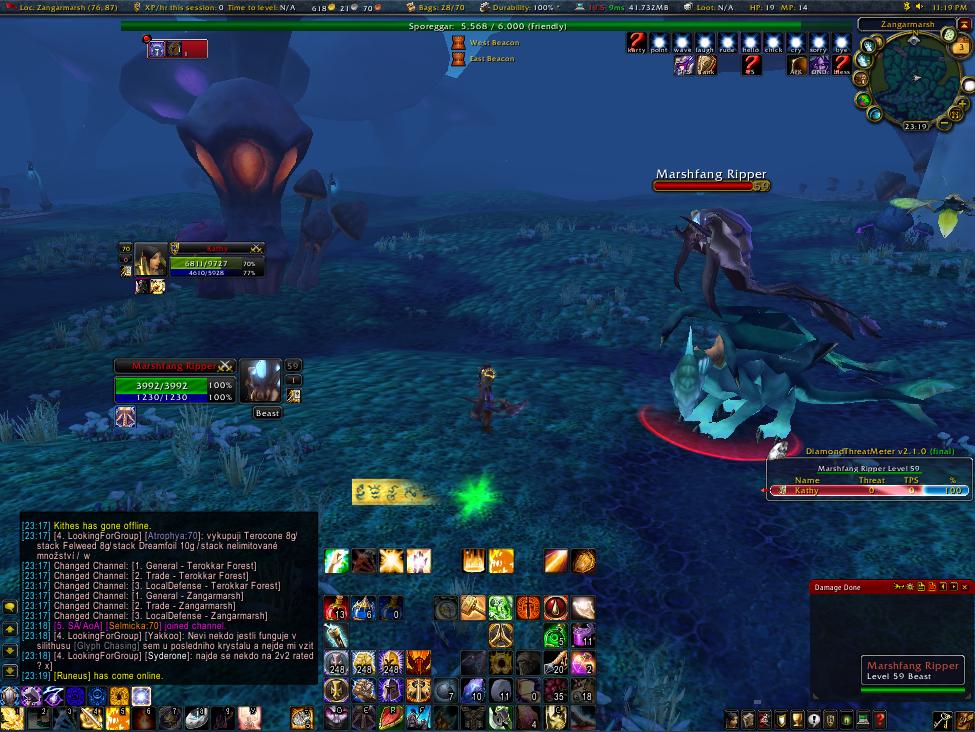Cast the golden hammer ability
This screenshot has width=975, height=732.
point(473,608)
